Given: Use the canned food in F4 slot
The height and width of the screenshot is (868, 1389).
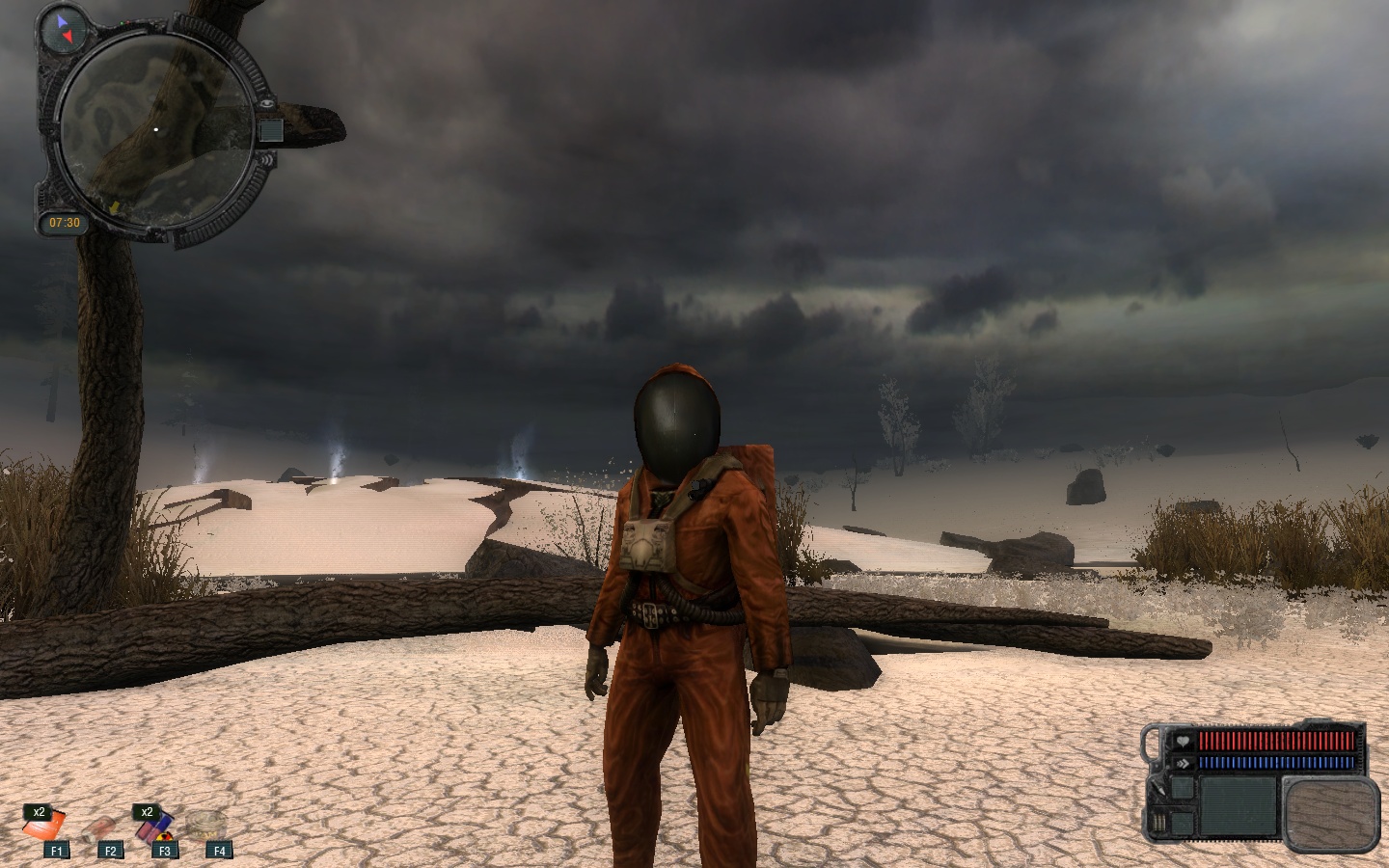Looking at the screenshot, I should (206, 824).
